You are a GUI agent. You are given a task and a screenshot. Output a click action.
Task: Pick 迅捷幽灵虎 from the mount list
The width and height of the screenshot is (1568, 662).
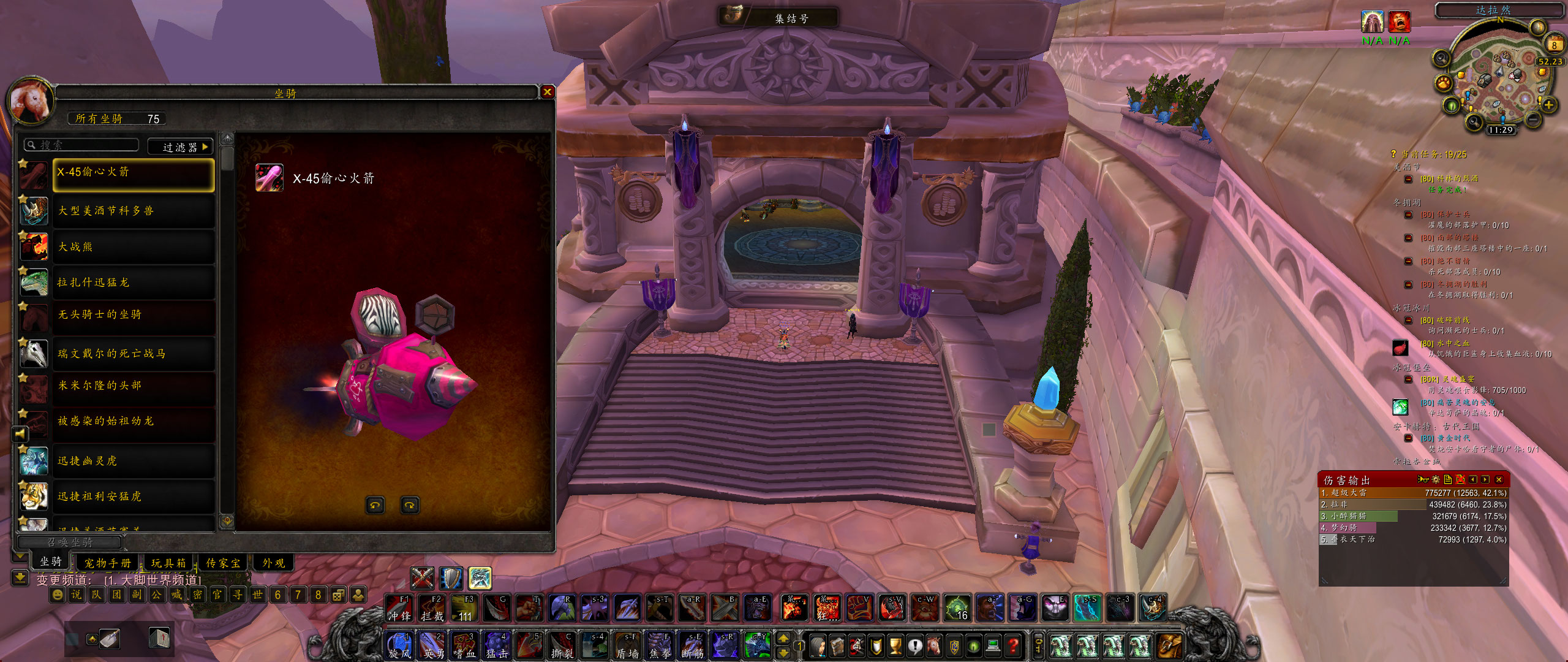(x=134, y=461)
